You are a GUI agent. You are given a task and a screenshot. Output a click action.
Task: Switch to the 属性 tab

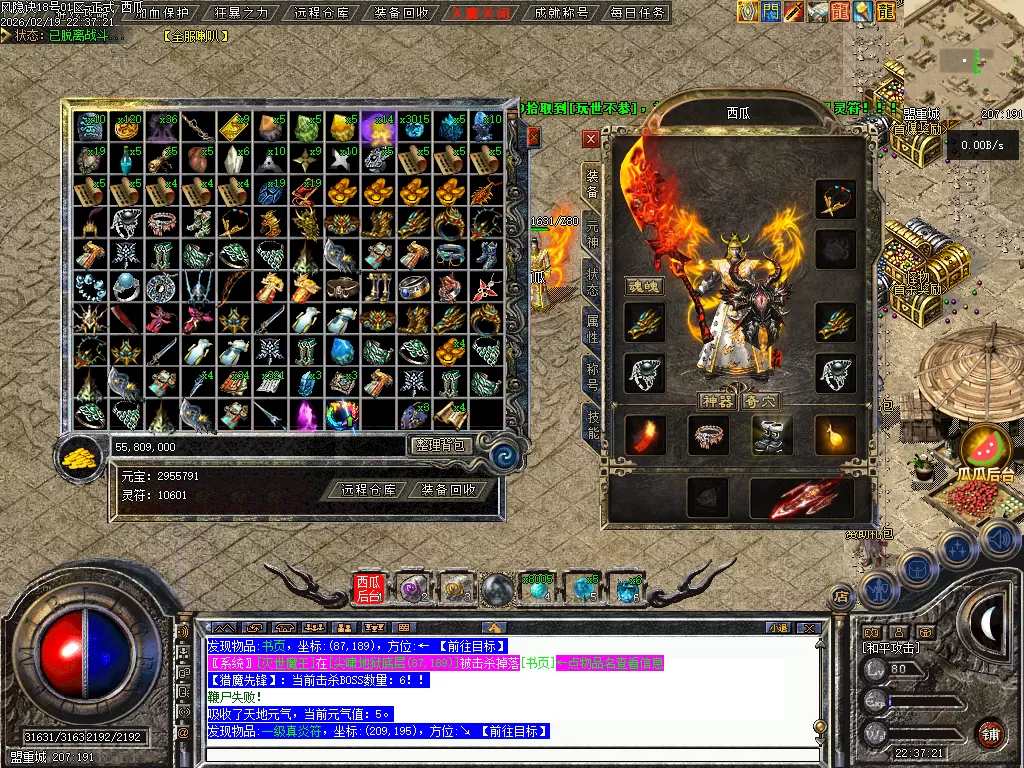coord(592,327)
